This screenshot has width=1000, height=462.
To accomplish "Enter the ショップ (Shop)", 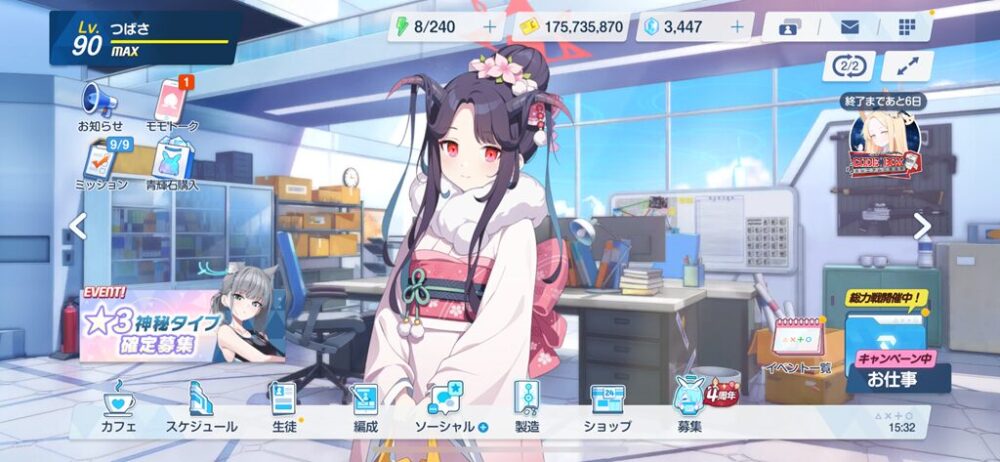I will click(607, 408).
